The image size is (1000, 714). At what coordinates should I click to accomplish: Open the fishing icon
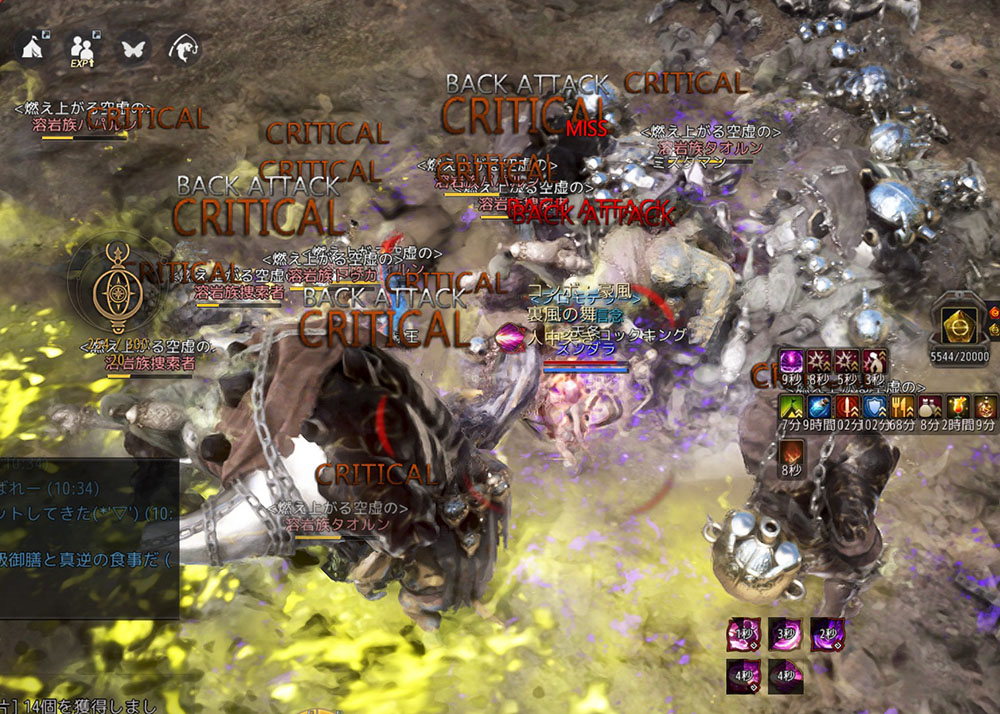pyautogui.click(x=184, y=47)
